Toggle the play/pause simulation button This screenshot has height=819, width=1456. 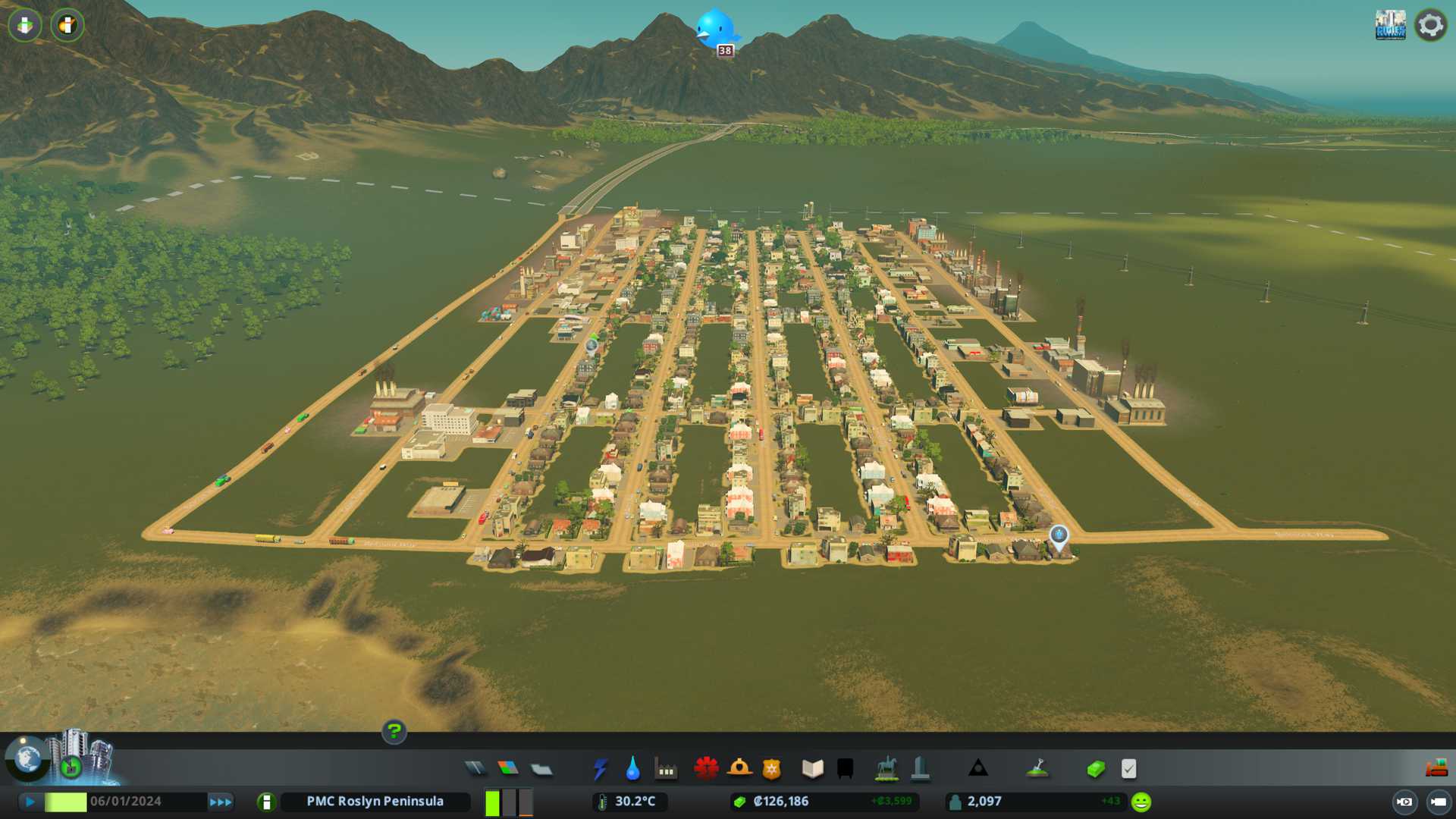pos(30,802)
